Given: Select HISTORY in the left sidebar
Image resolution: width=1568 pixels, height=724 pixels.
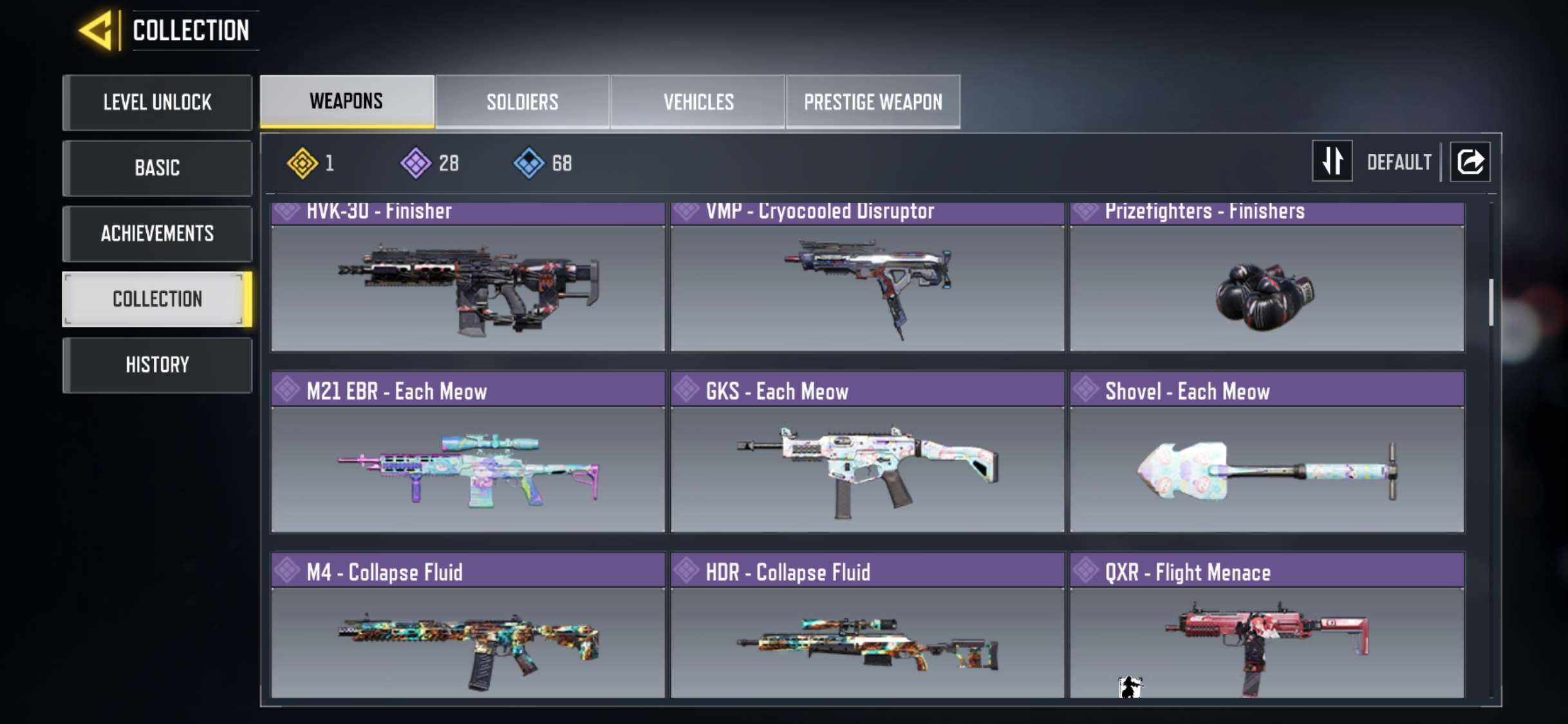Looking at the screenshot, I should 157,365.
